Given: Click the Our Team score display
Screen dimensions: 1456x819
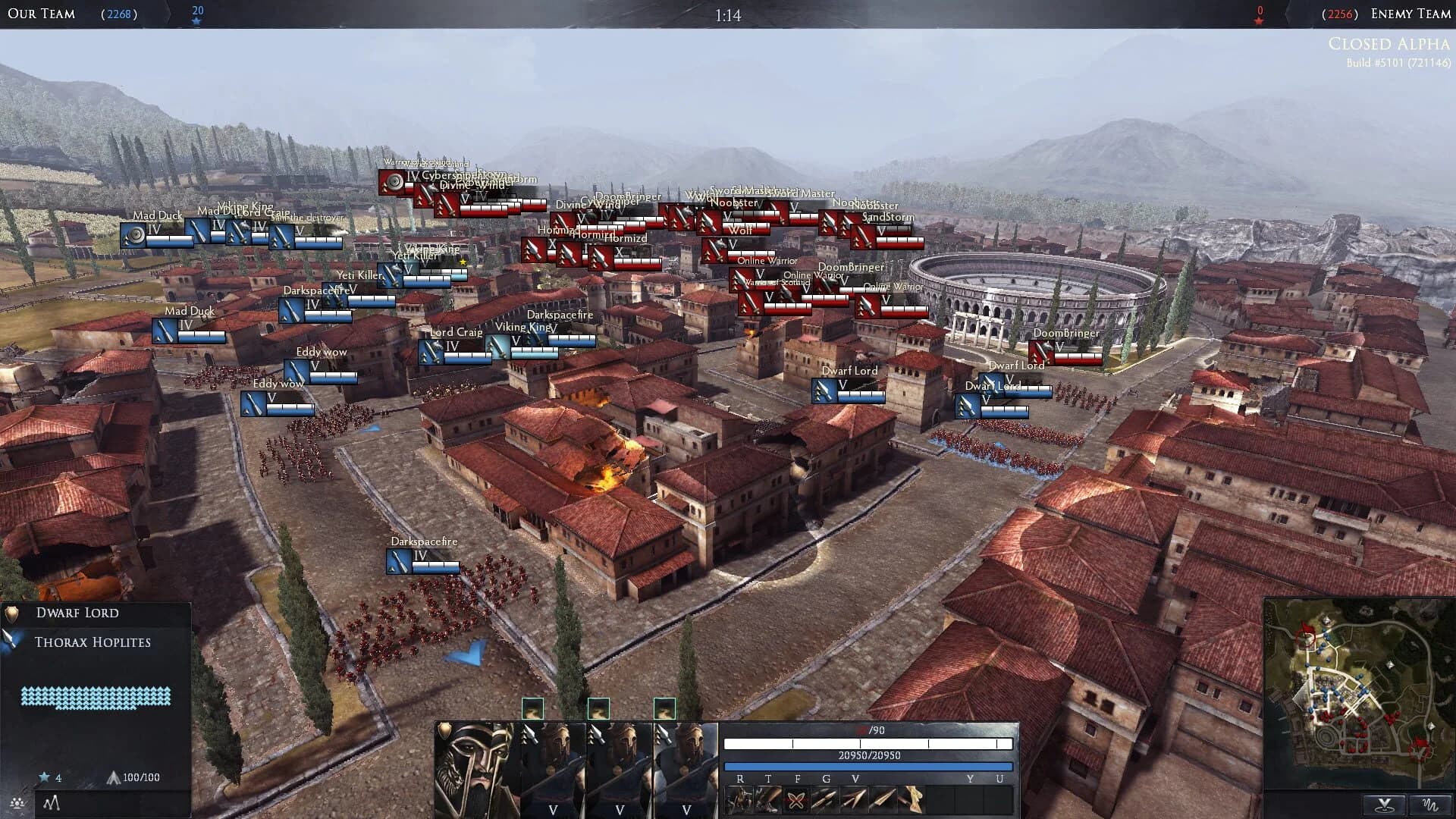Looking at the screenshot, I should point(119,13).
